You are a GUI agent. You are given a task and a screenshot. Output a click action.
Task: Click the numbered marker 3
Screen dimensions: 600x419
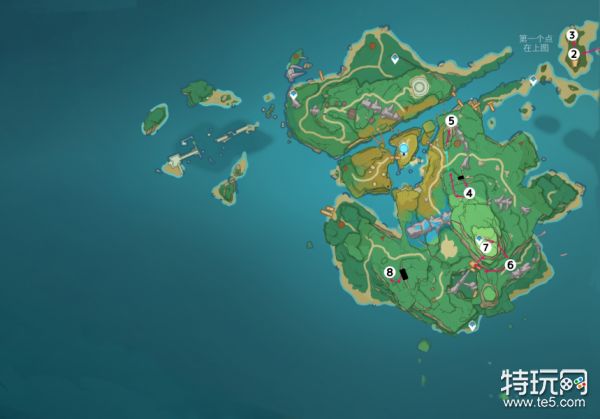pos(572,35)
